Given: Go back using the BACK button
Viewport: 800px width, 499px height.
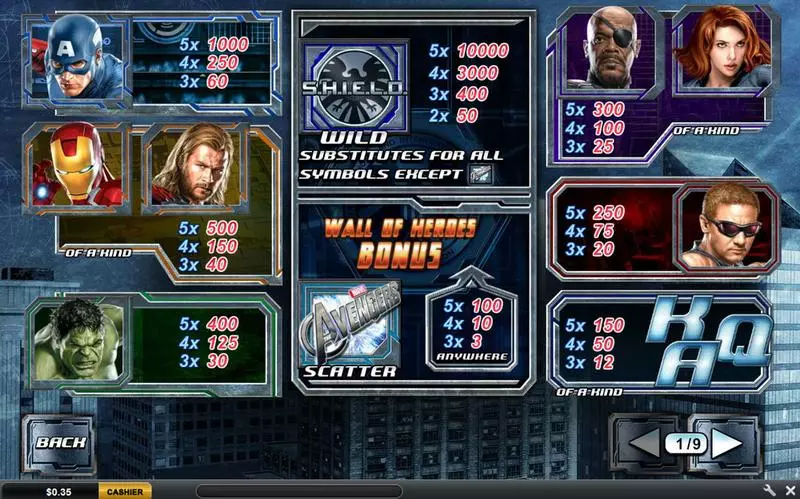Looking at the screenshot, I should tap(61, 441).
